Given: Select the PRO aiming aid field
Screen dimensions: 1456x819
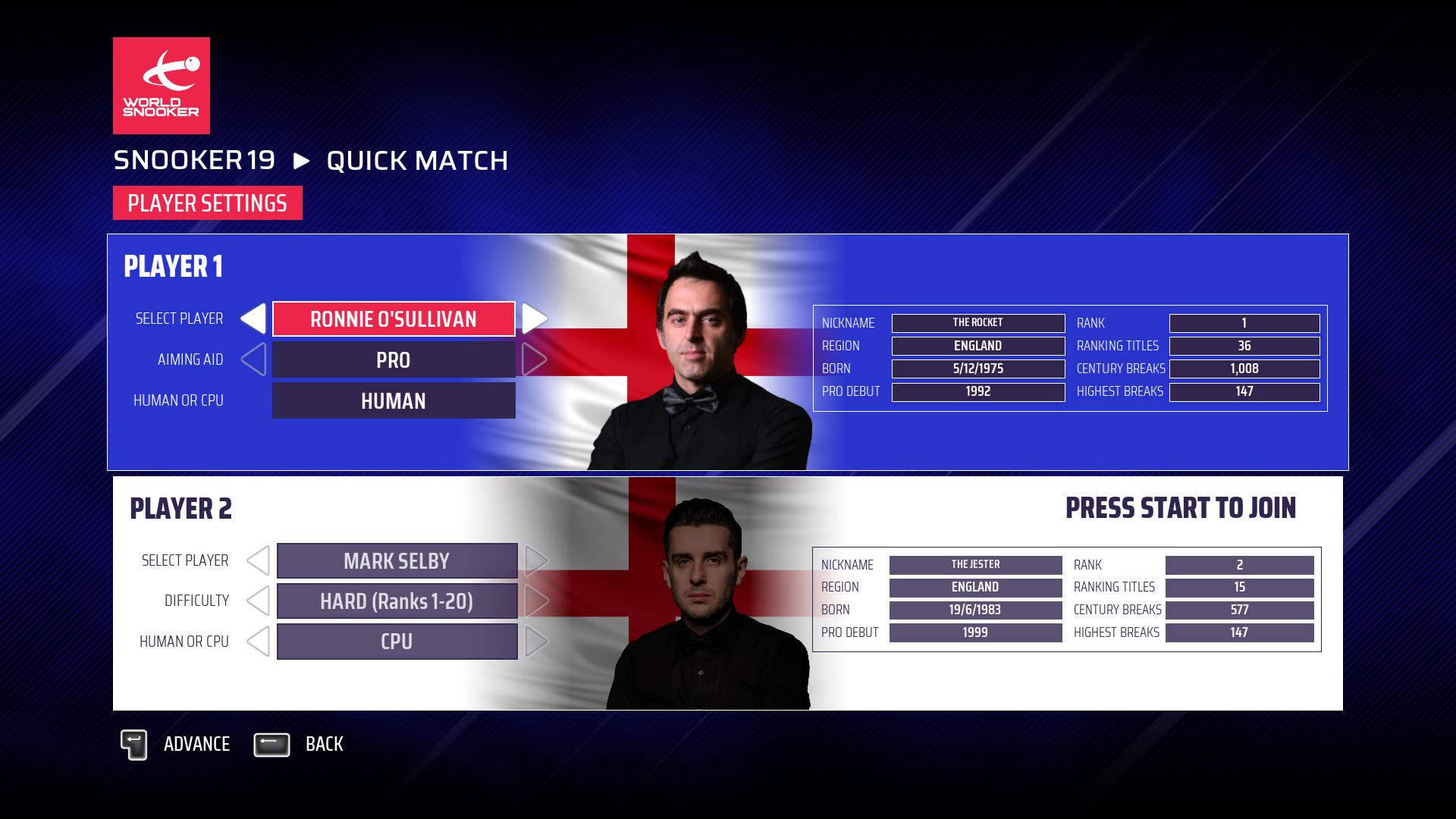Looking at the screenshot, I should tap(394, 360).
